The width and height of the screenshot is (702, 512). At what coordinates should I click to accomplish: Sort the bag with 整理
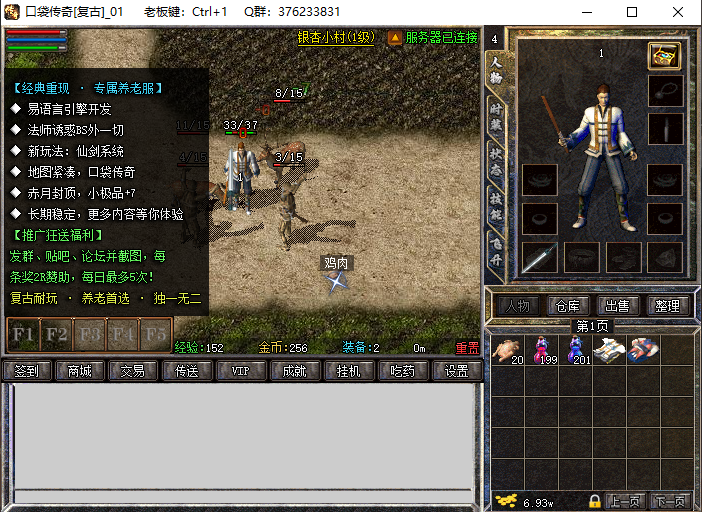click(667, 306)
